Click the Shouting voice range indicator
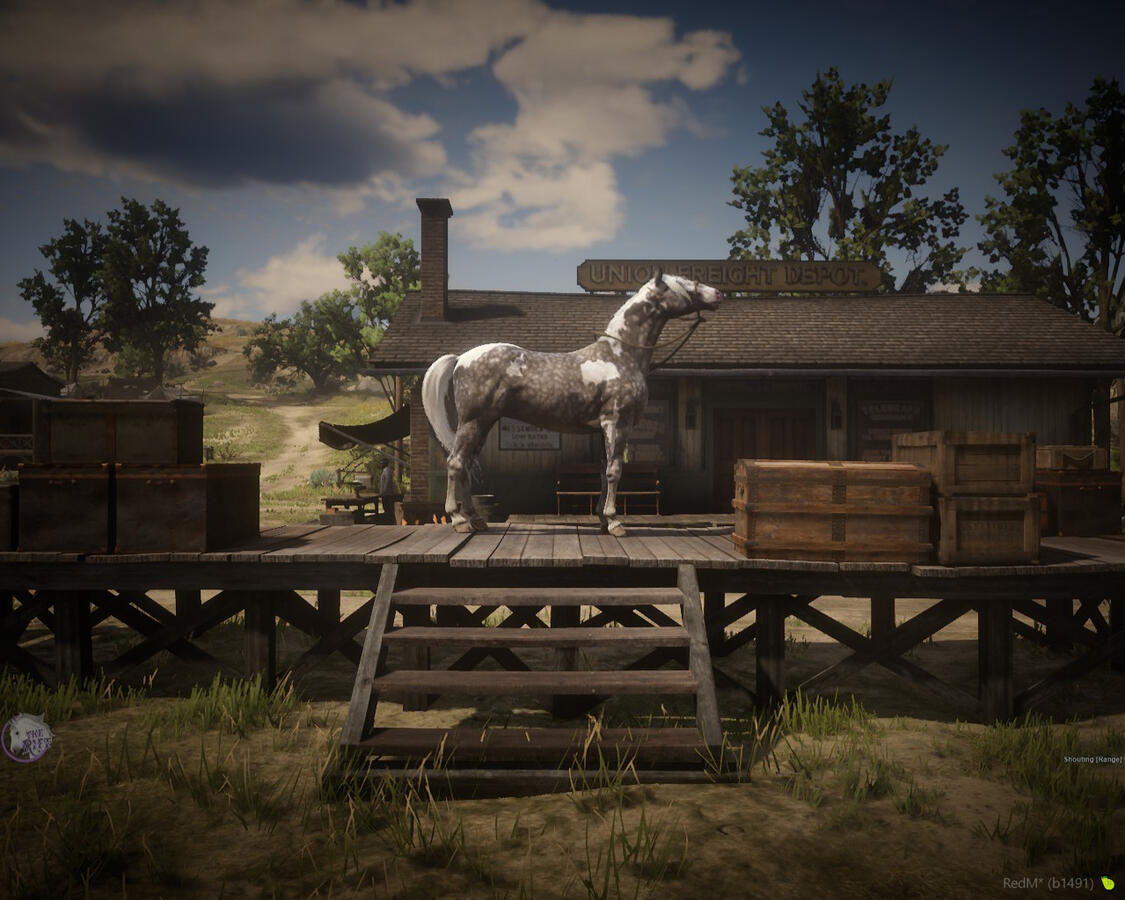The image size is (1125, 900). 1092,760
